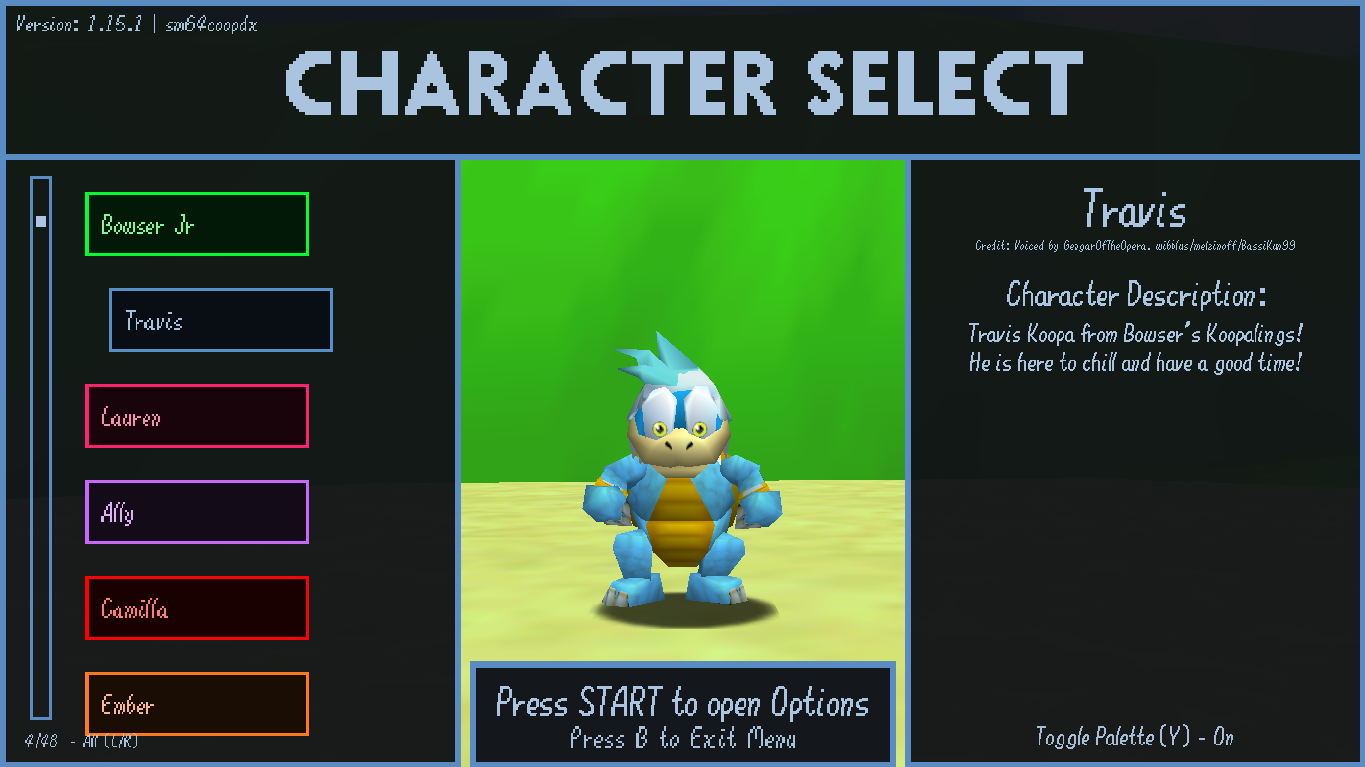Select Camilla from the list

(x=196, y=608)
